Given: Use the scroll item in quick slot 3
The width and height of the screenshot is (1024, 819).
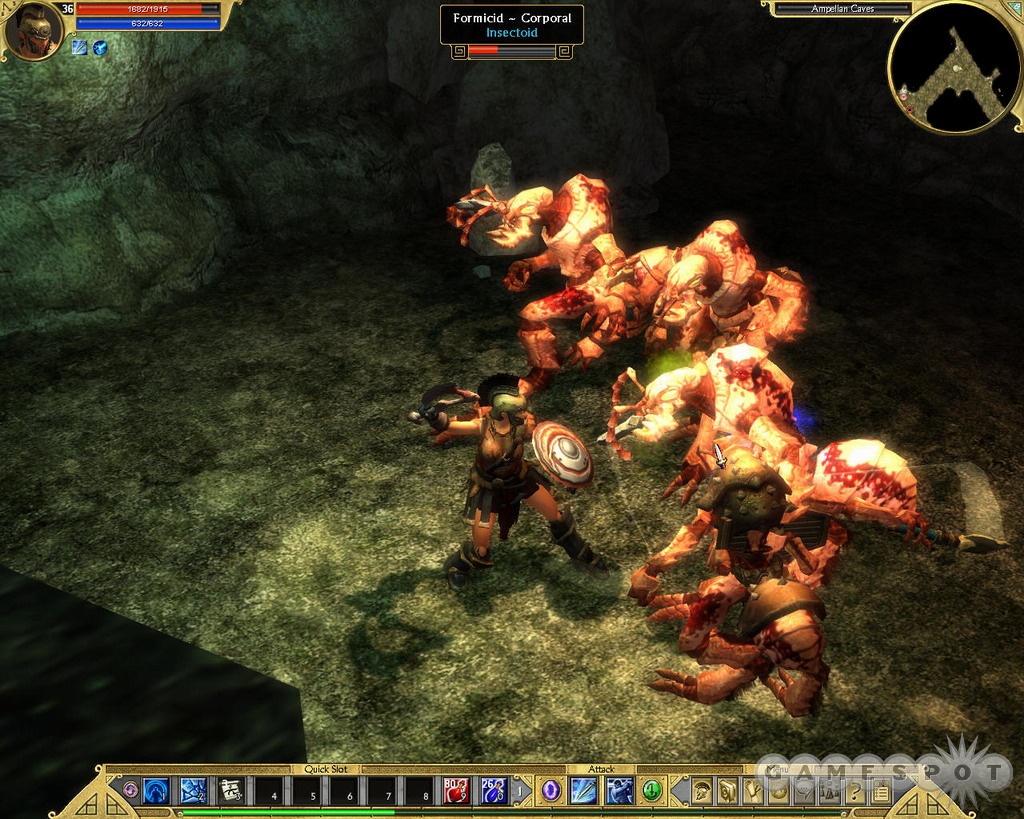Looking at the screenshot, I should point(231,791).
